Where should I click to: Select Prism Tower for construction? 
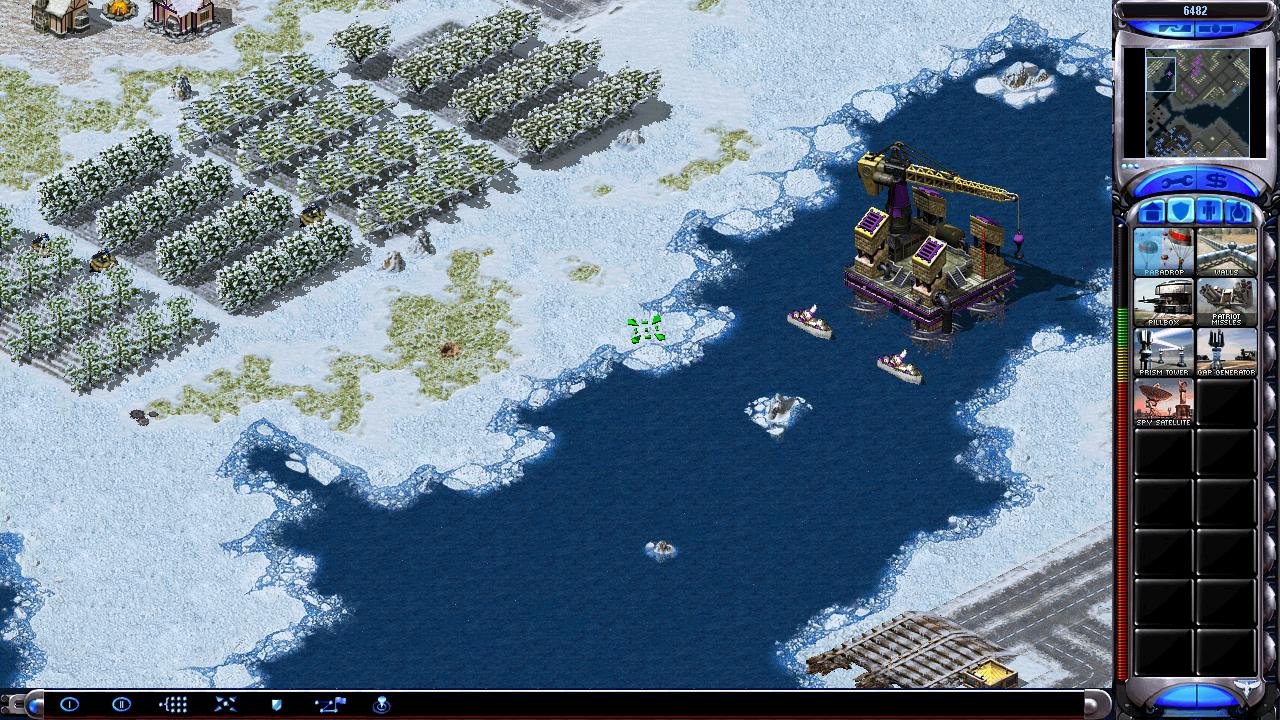[x=1164, y=352]
